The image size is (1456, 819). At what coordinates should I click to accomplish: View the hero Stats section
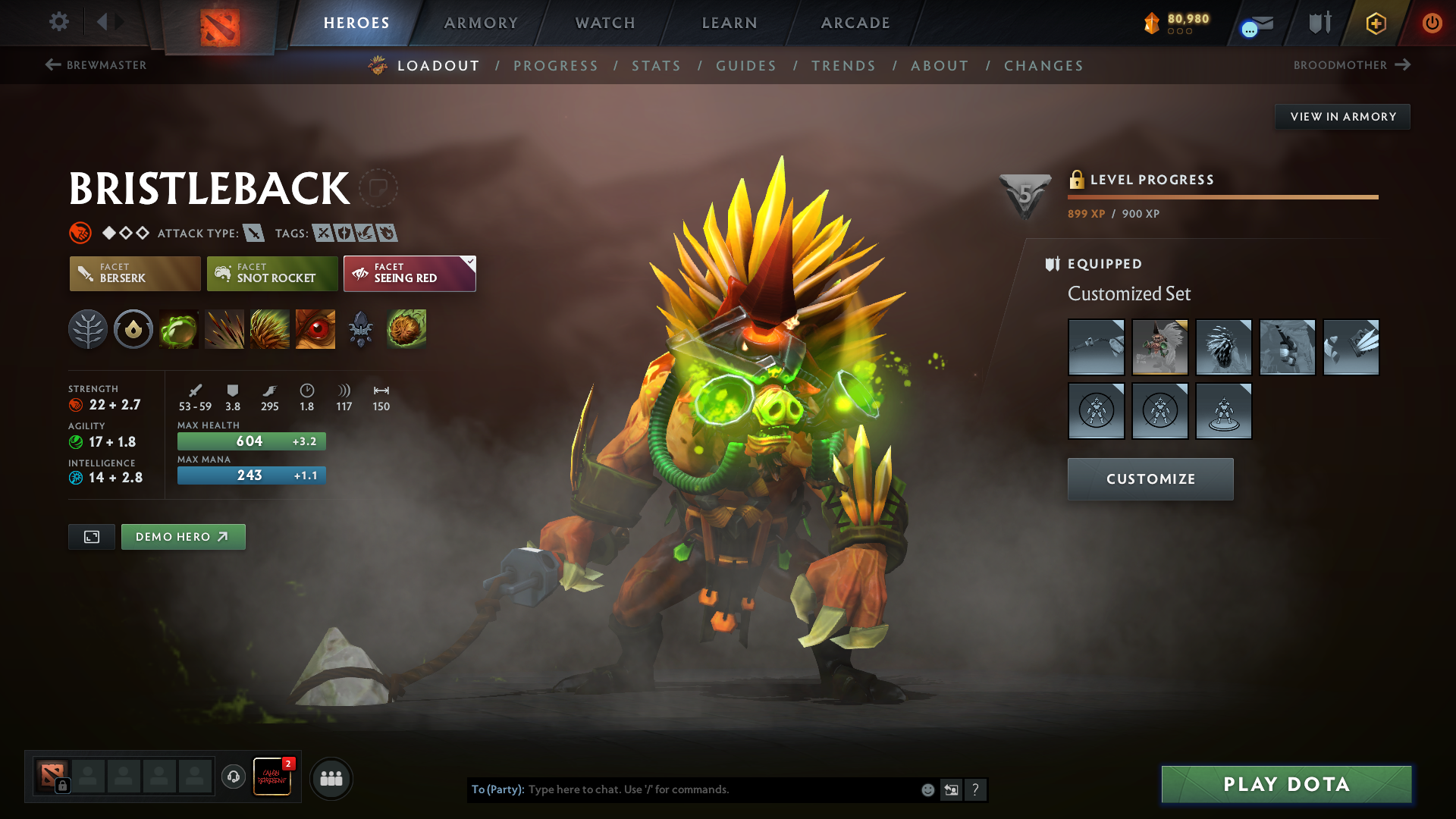point(657,66)
